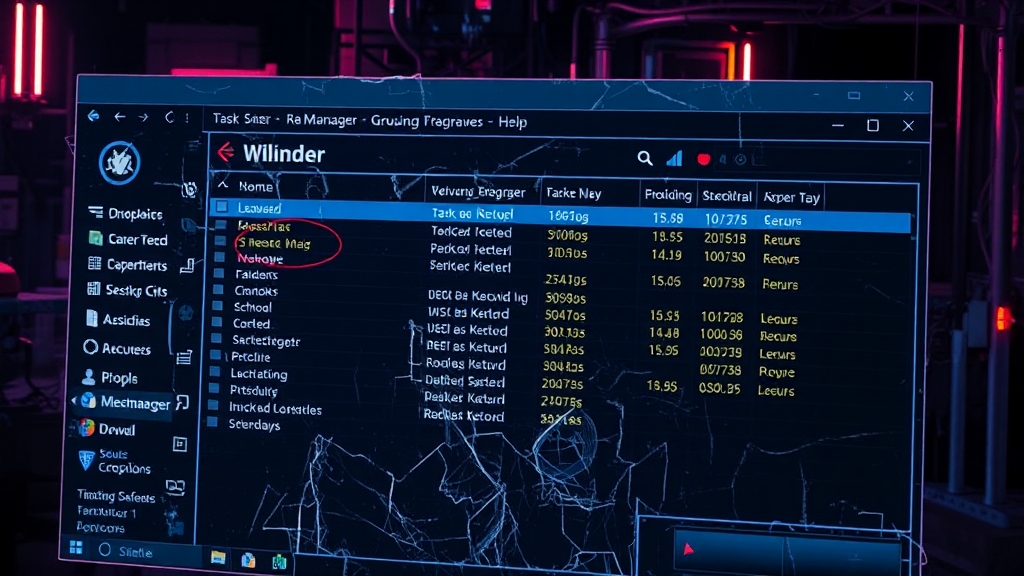Open the Caperlterts sidebar entry
This screenshot has height=576, width=1024.
(136, 265)
